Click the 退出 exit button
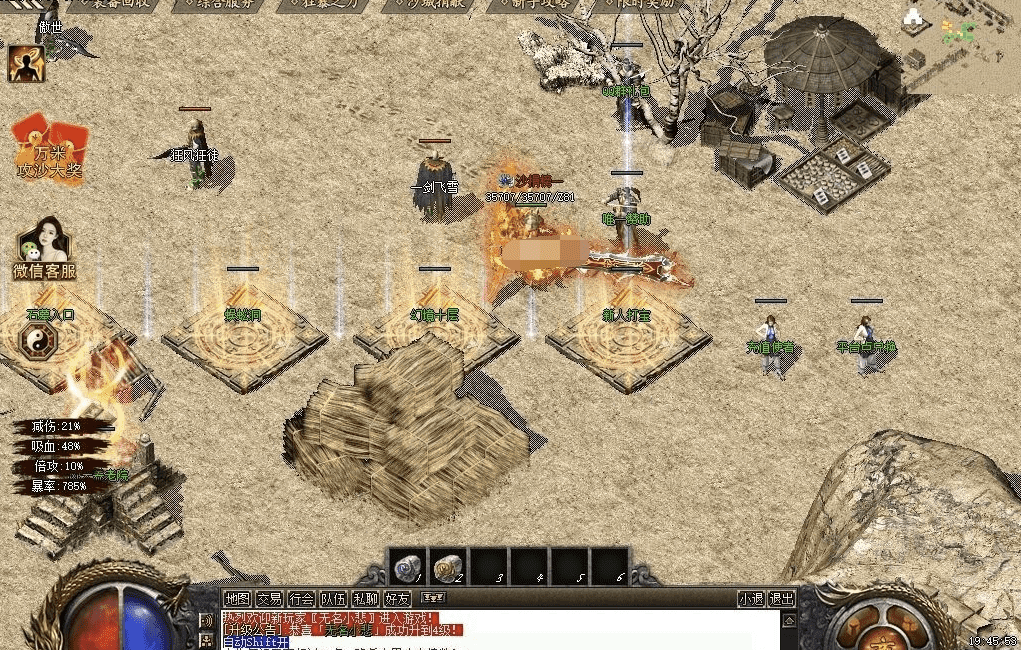 [782, 599]
